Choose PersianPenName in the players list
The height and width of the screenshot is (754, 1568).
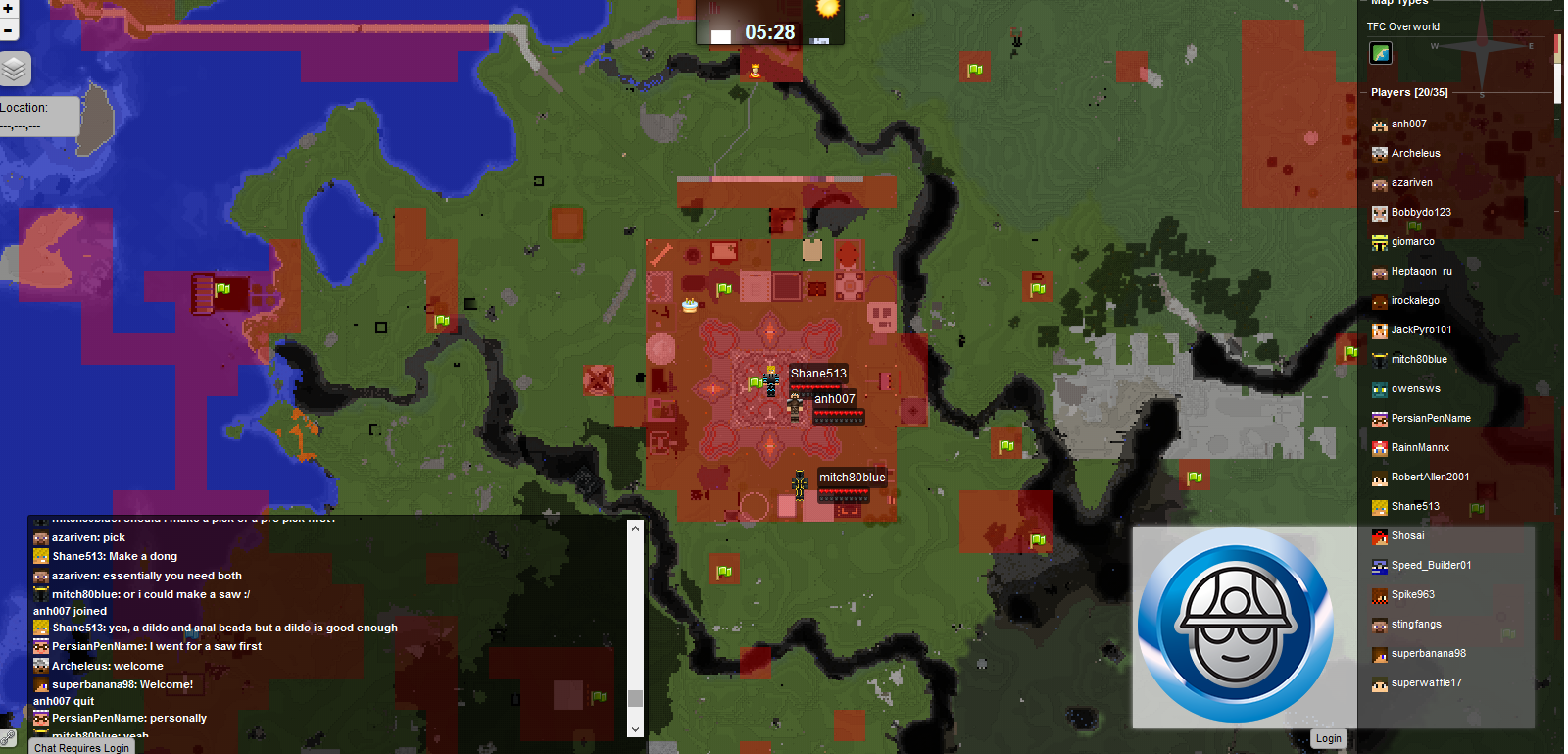pyautogui.click(x=1430, y=419)
